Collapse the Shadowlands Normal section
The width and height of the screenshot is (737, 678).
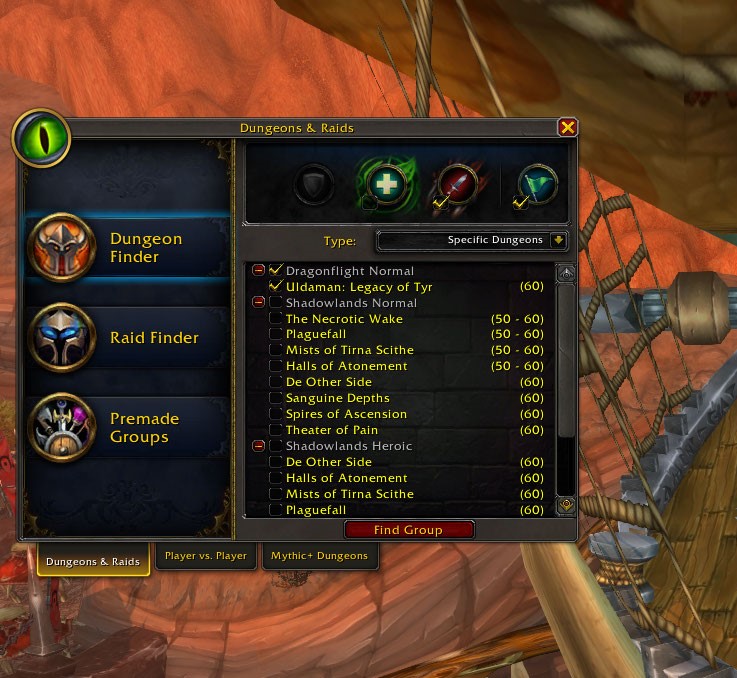click(x=259, y=303)
